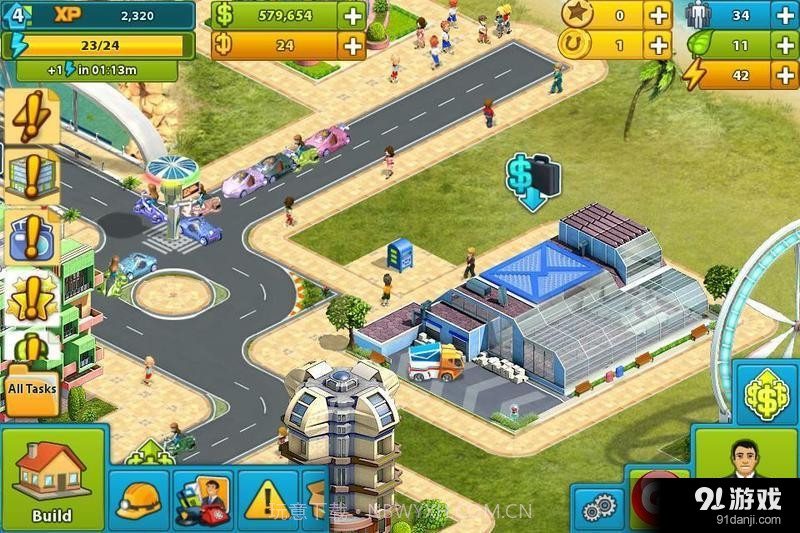Open the Build menu

coord(52,480)
